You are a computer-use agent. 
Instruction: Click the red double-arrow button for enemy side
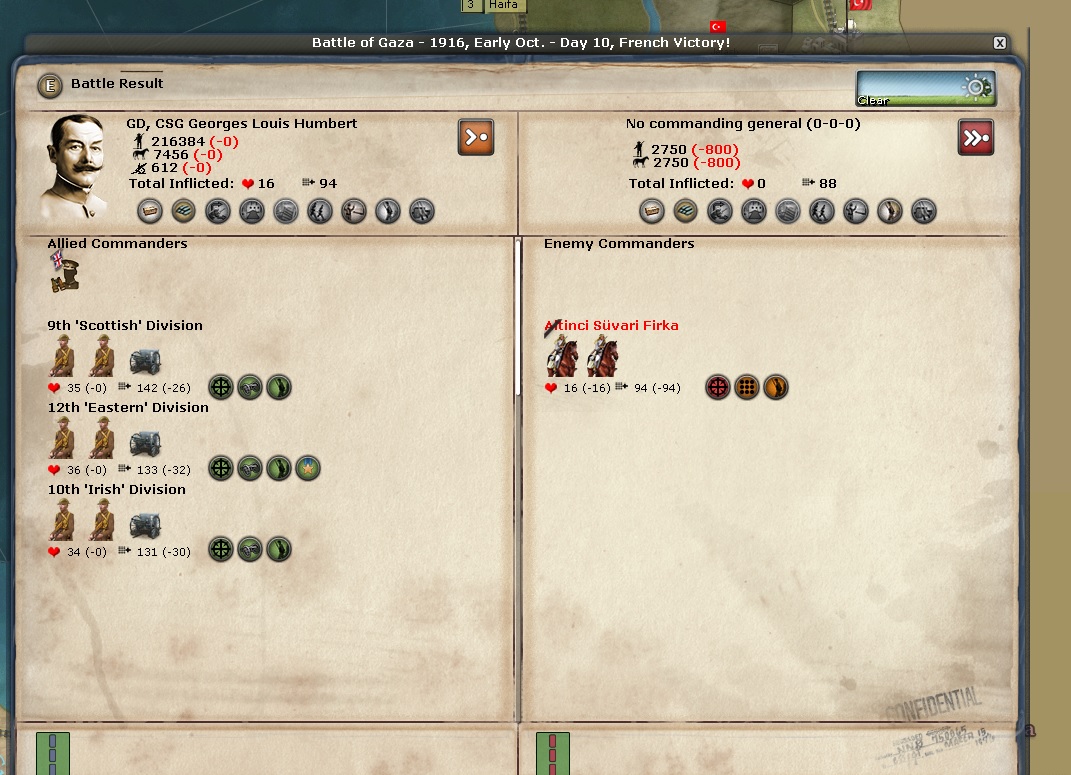pyautogui.click(x=976, y=138)
